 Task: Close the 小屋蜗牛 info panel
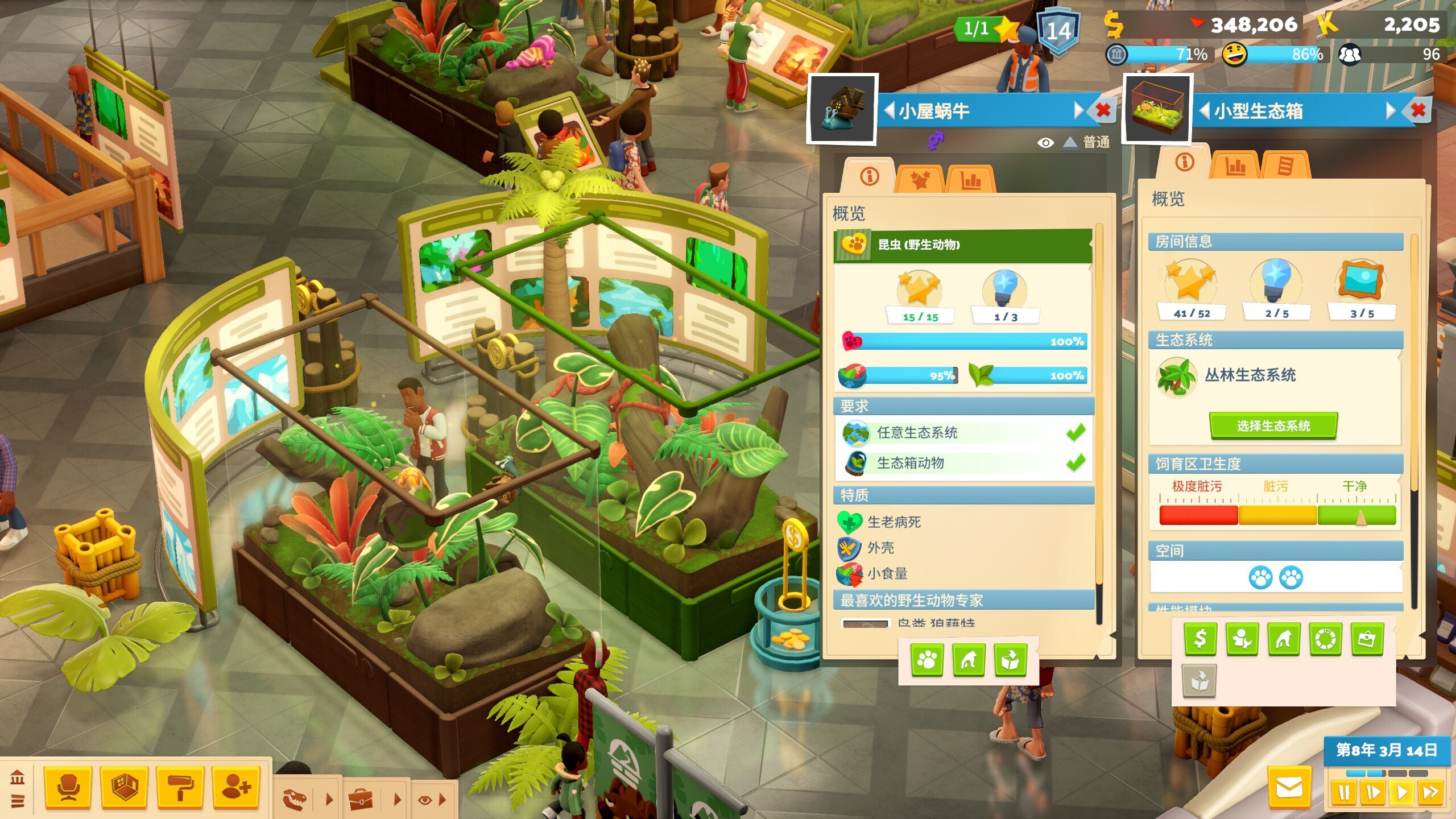[1103, 110]
